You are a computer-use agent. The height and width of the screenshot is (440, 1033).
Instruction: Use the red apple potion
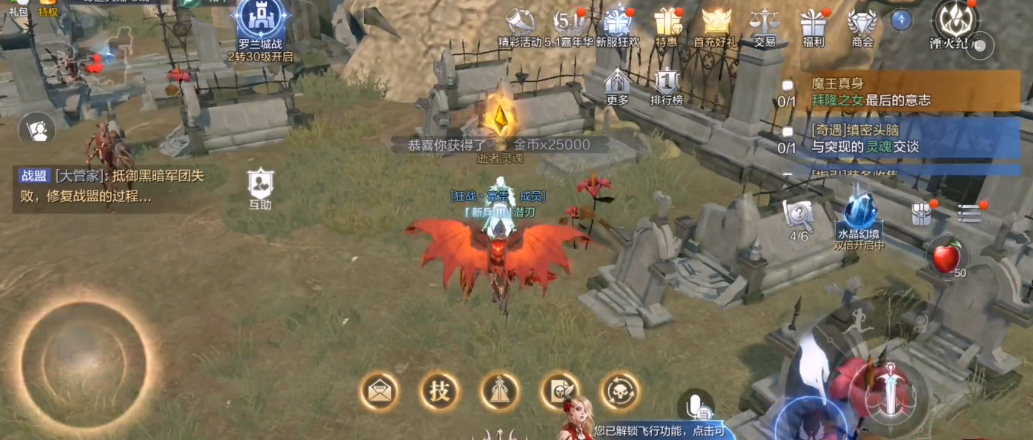tap(945, 258)
